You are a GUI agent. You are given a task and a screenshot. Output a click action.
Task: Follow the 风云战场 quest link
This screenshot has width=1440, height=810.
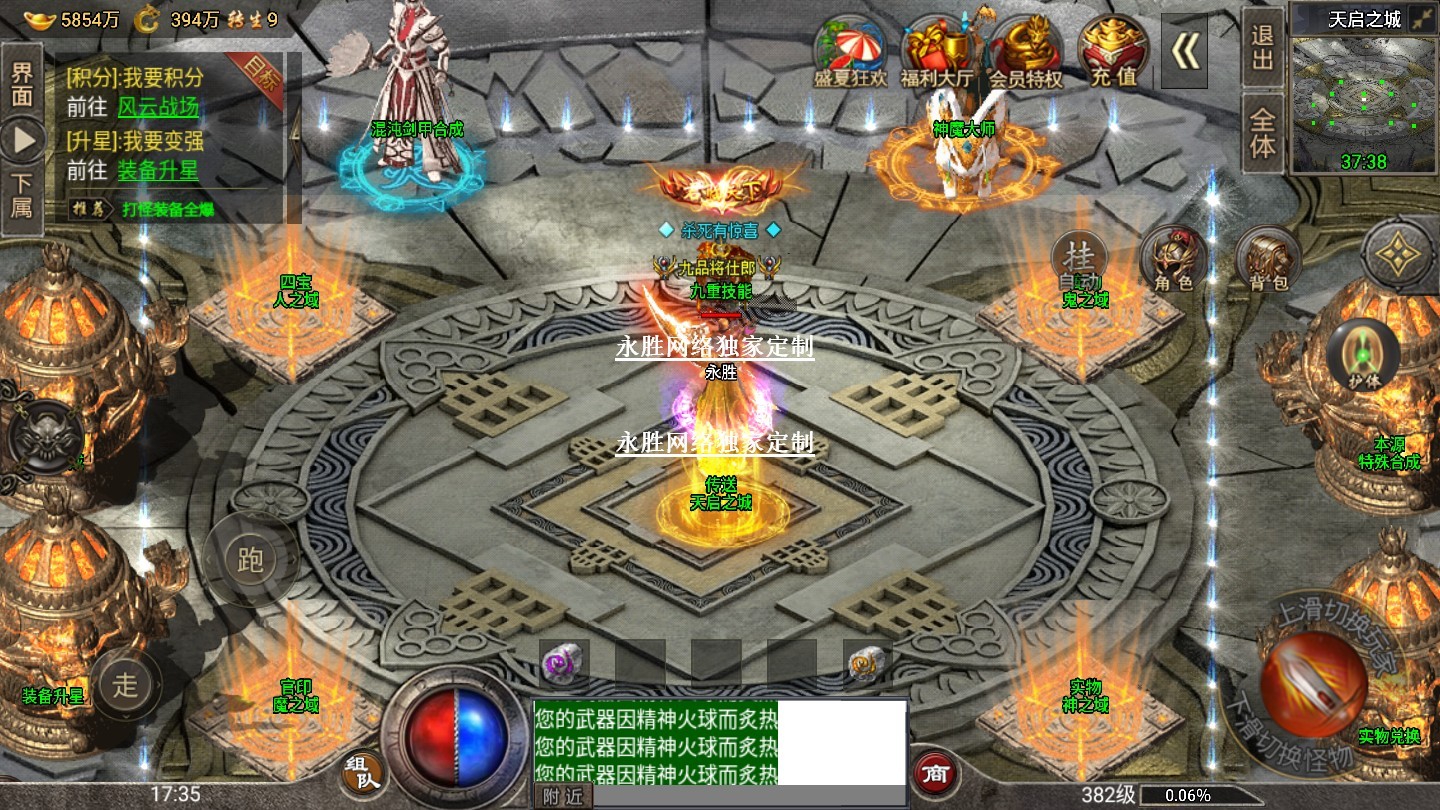pyautogui.click(x=158, y=107)
